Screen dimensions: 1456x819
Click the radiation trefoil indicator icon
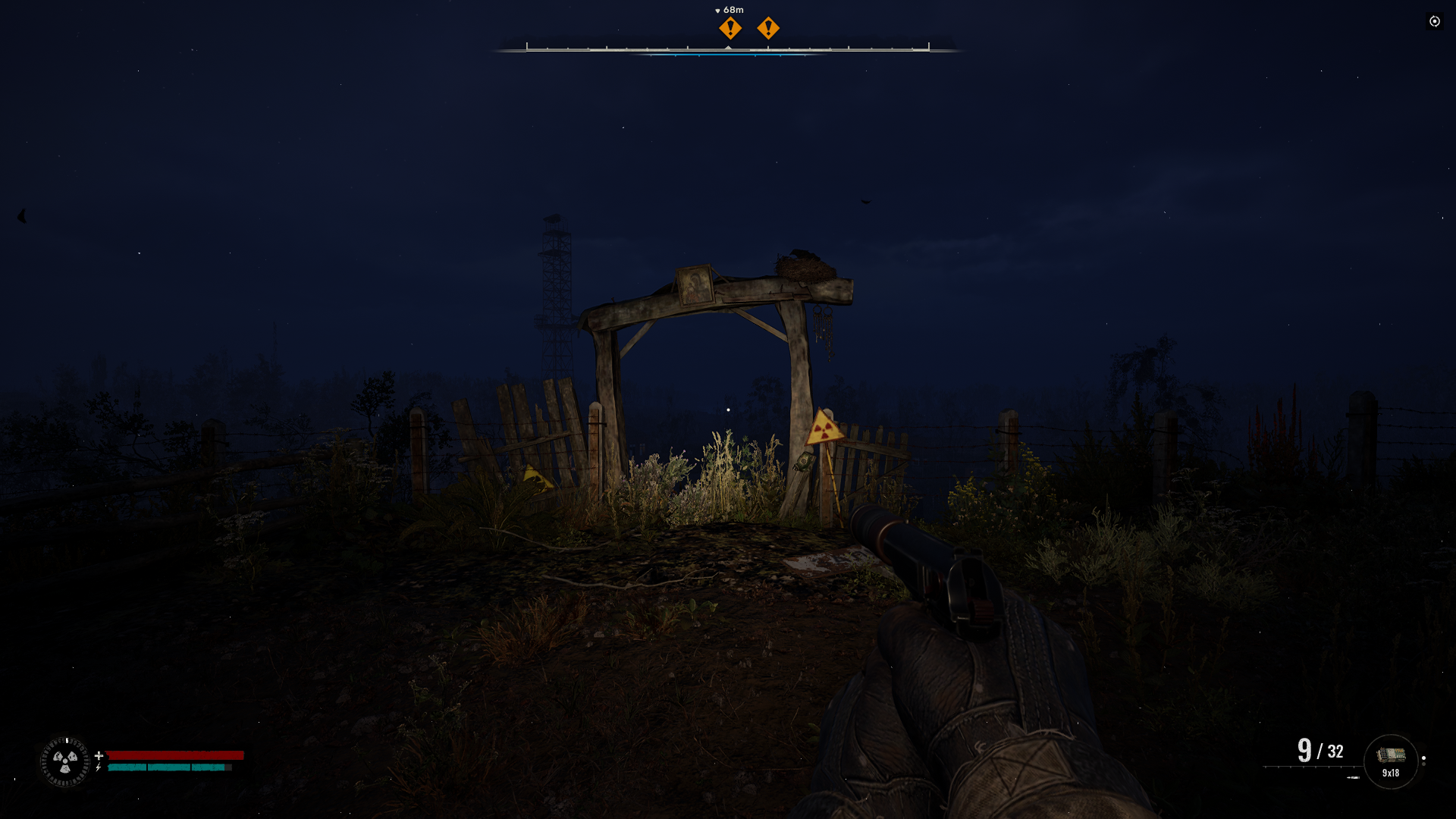(65, 761)
